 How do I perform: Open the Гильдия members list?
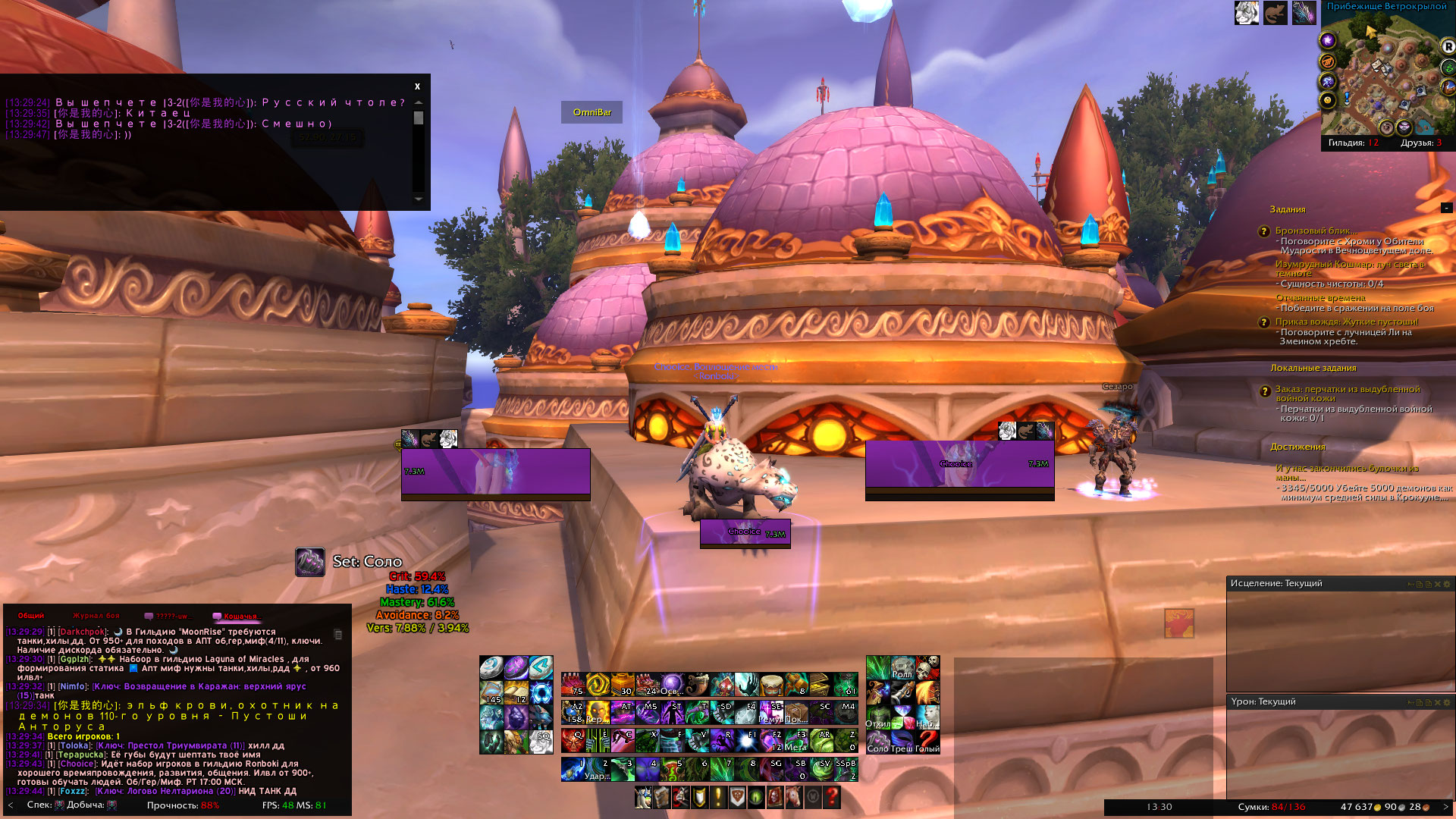point(1353,143)
